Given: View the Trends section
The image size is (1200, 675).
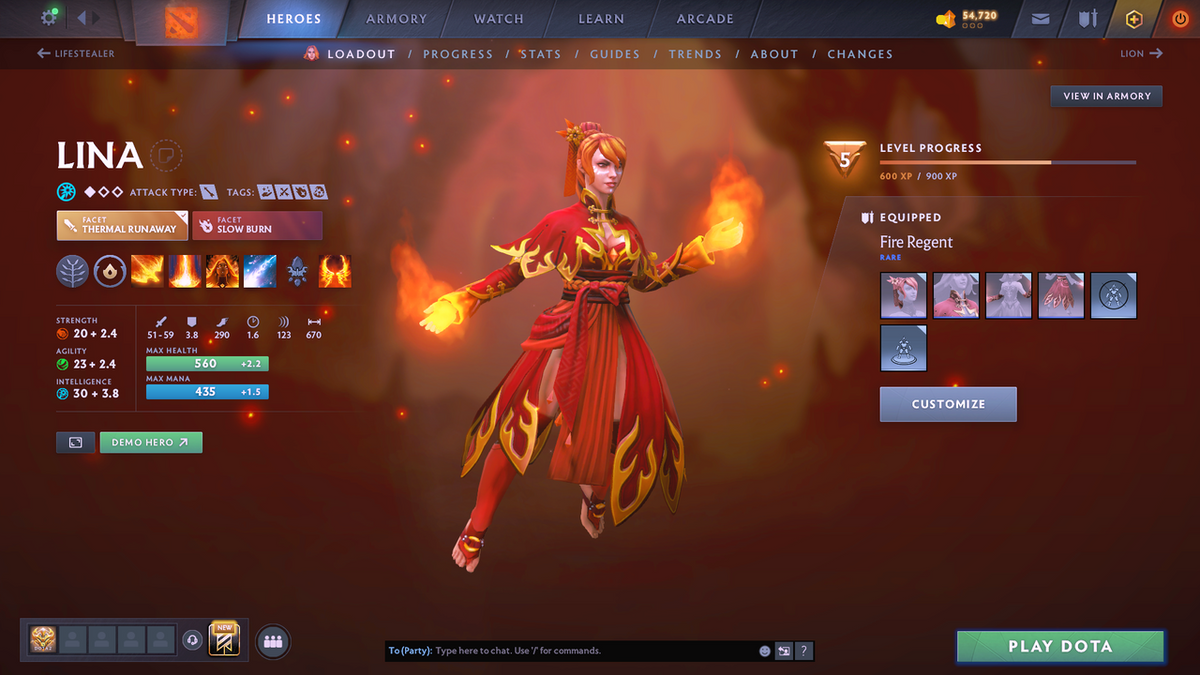Looking at the screenshot, I should pos(694,54).
